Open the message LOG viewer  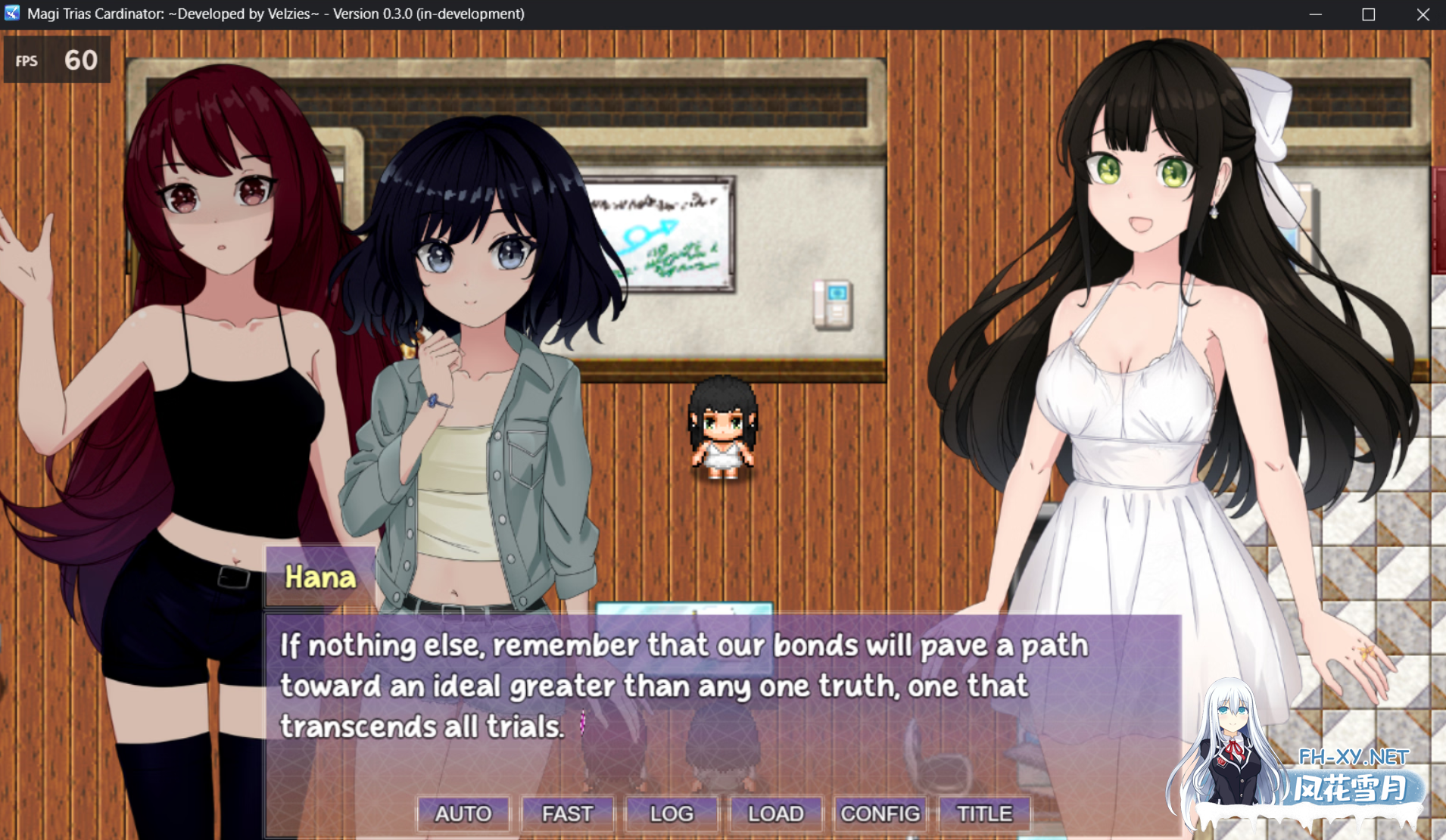coord(671,814)
